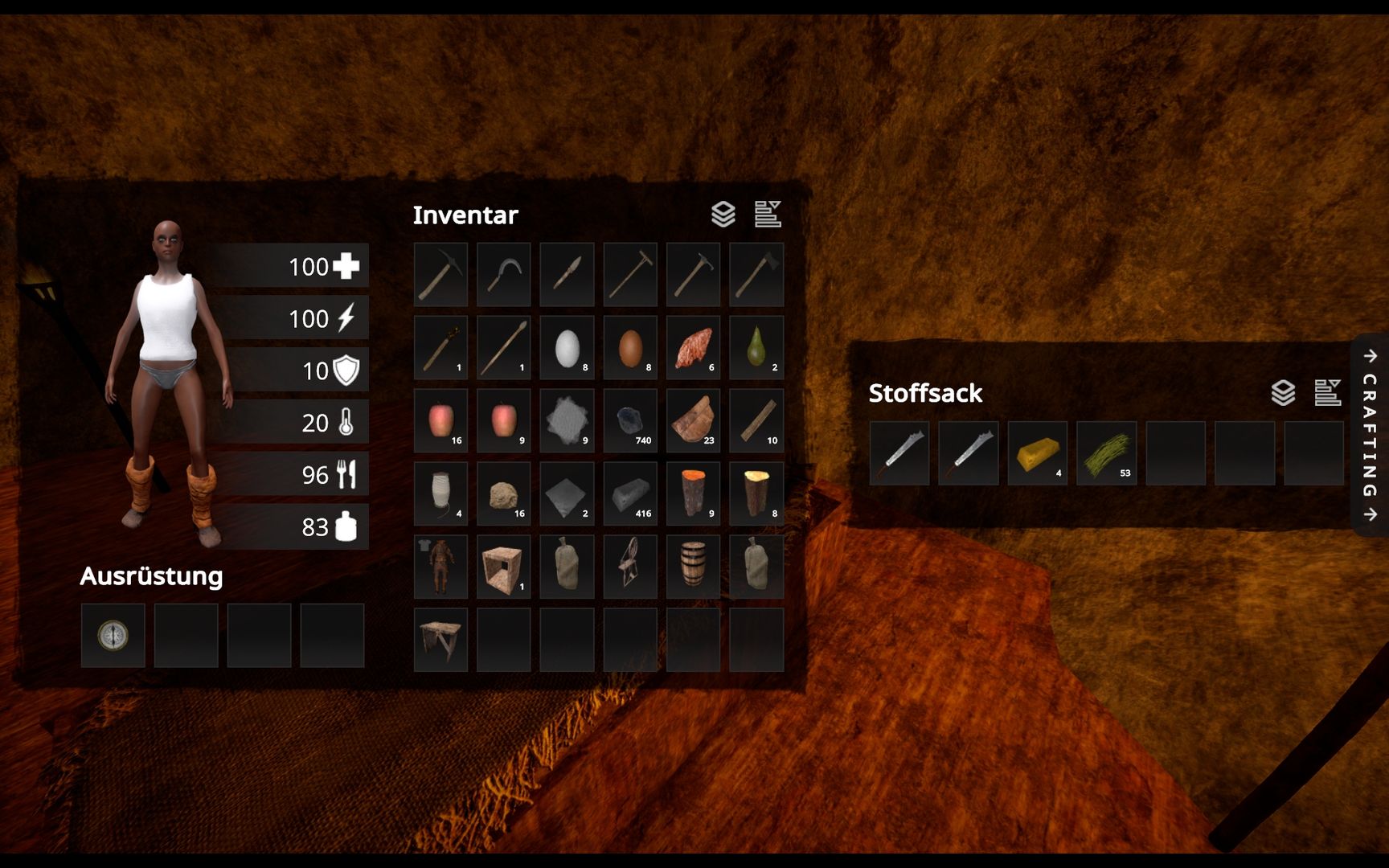Choose the pear slot
Screen dimensions: 1389x868
point(756,347)
